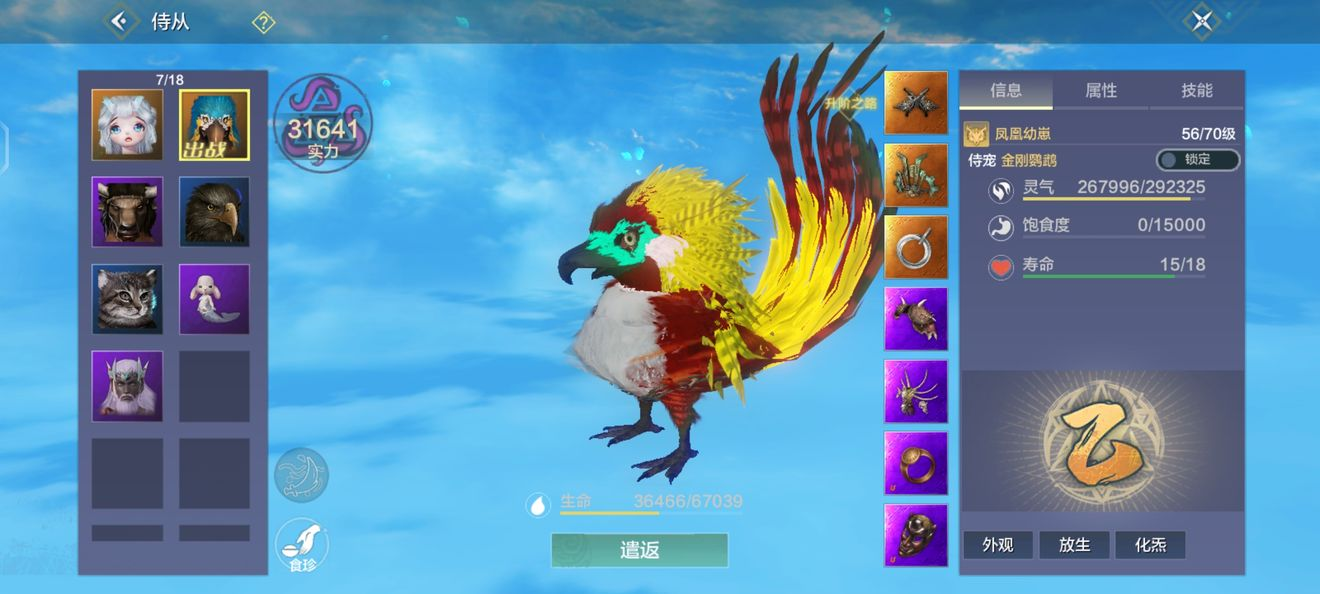Select the white-haired girl attendant portrait
1320x594 pixels.
click(127, 125)
